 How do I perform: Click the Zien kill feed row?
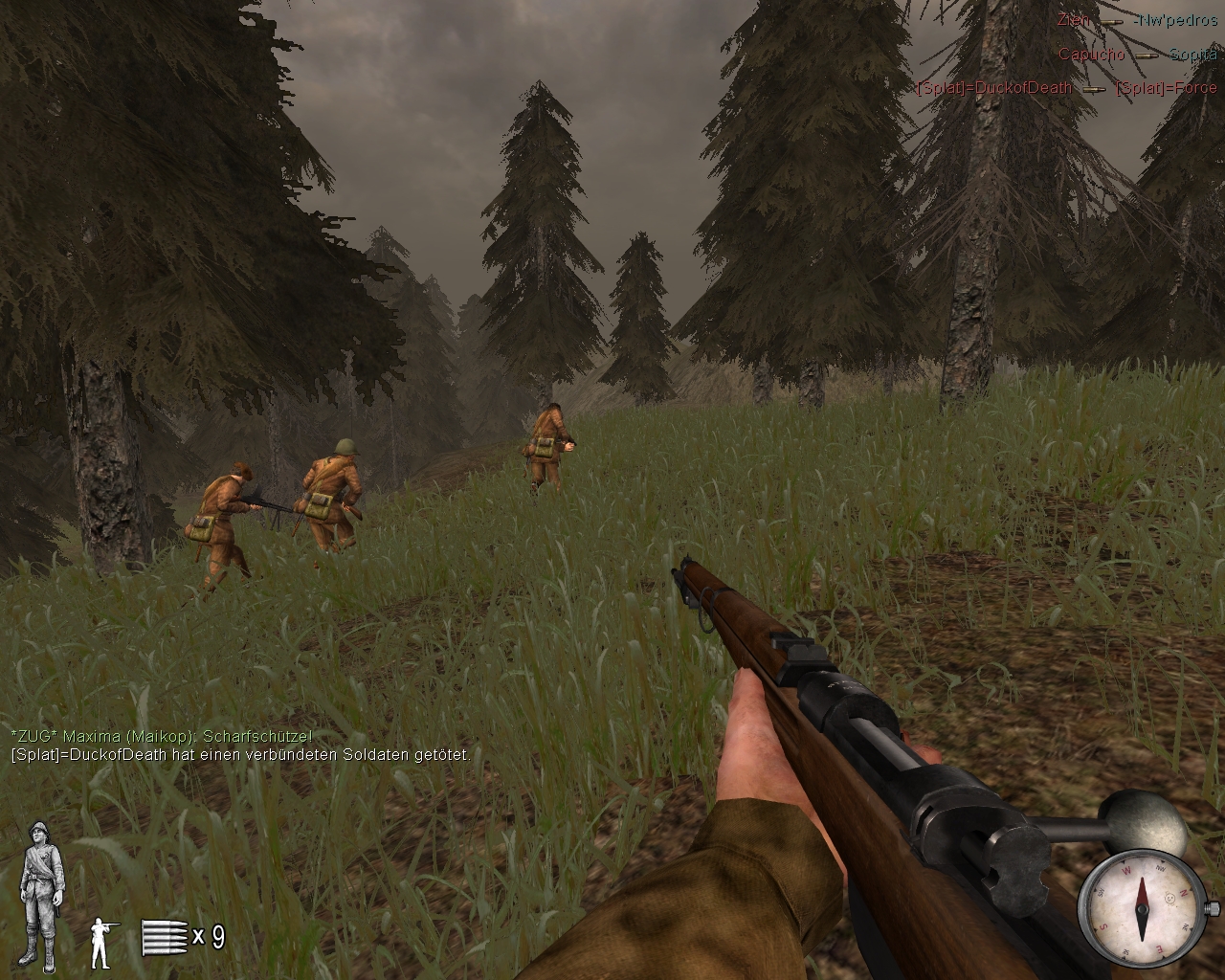(1137, 20)
